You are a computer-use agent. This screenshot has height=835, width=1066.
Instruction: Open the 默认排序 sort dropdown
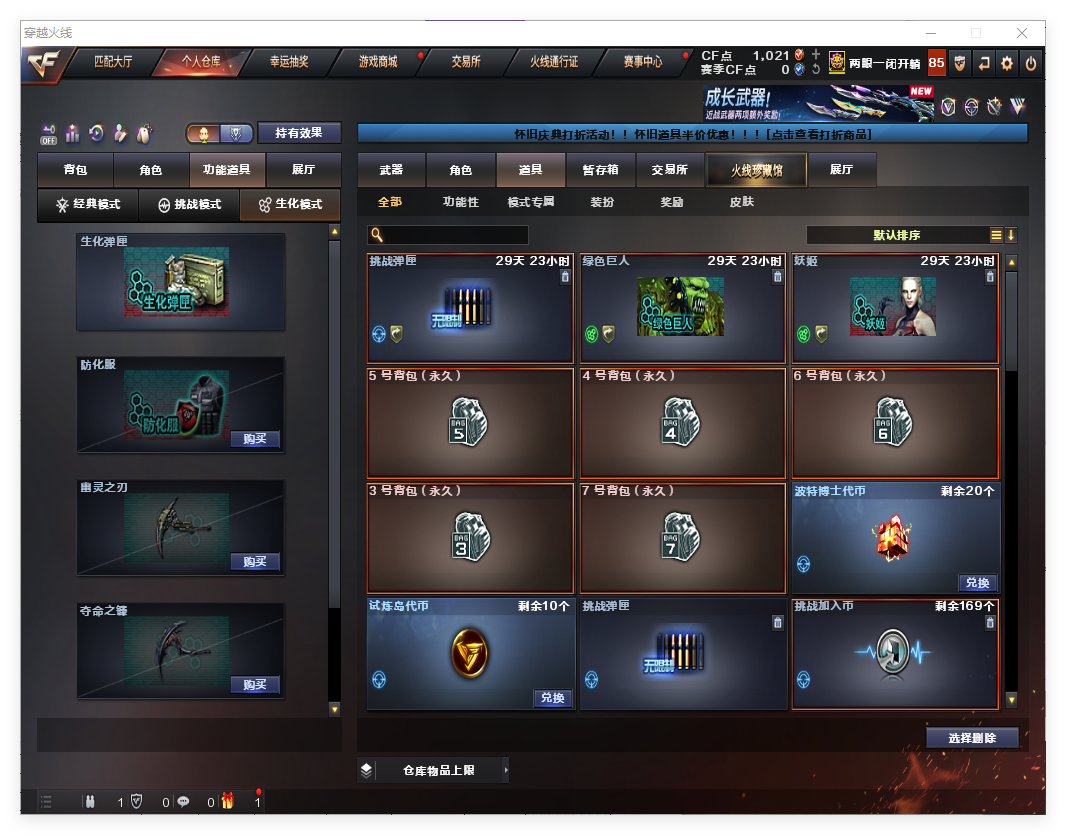896,235
